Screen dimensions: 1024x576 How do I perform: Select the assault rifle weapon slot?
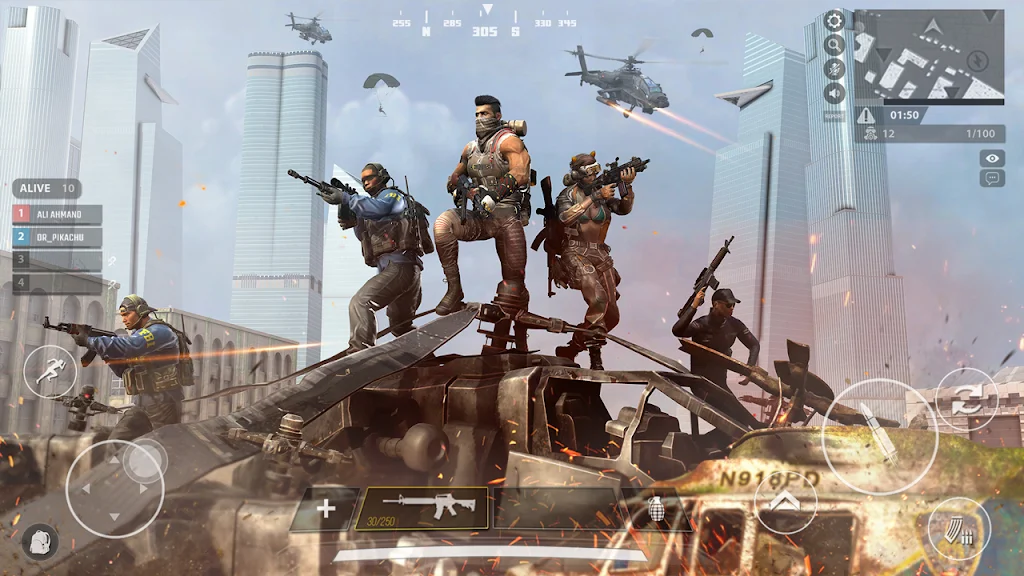click(422, 508)
